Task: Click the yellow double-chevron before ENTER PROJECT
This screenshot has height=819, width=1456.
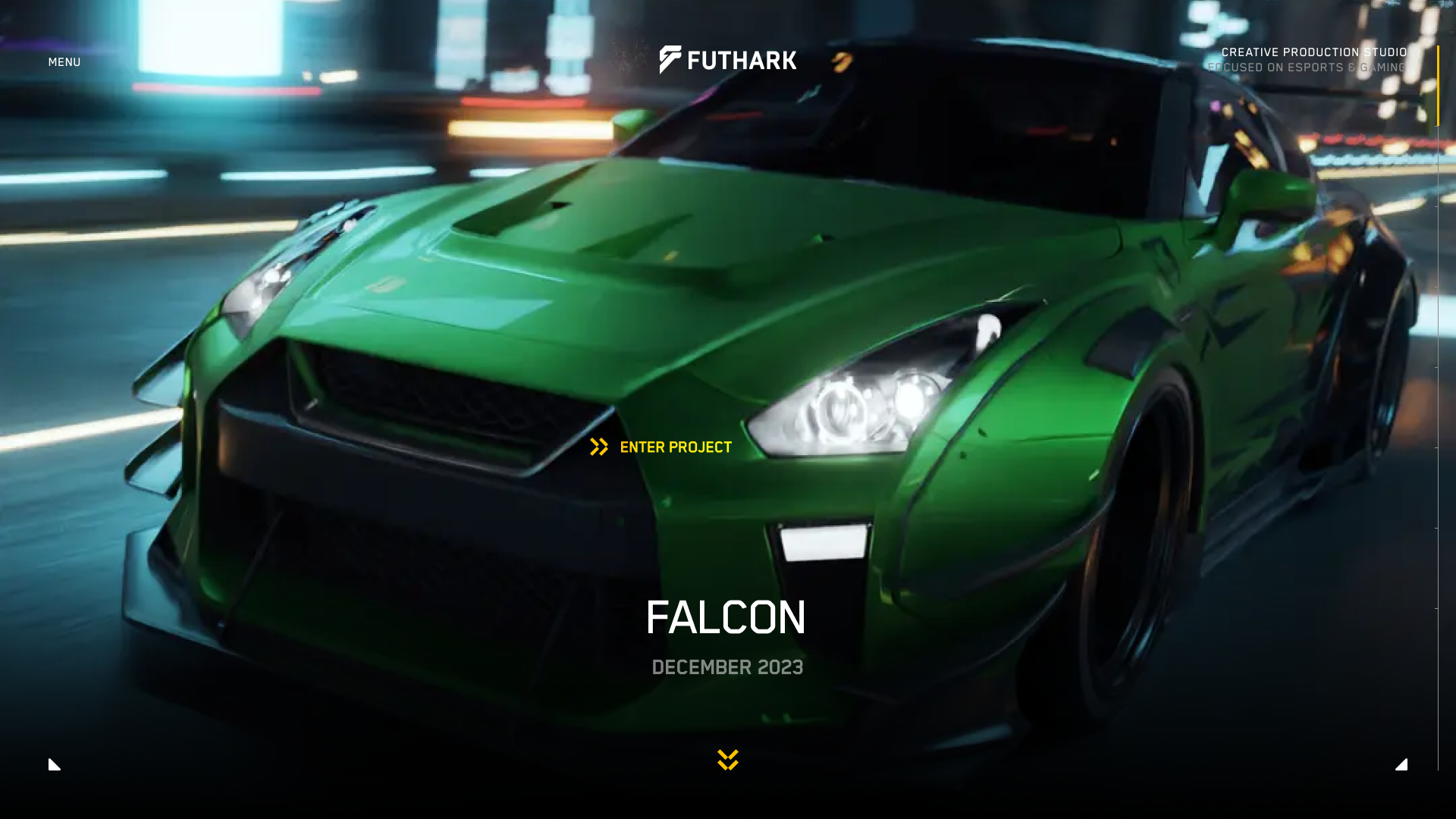Action: (x=598, y=447)
